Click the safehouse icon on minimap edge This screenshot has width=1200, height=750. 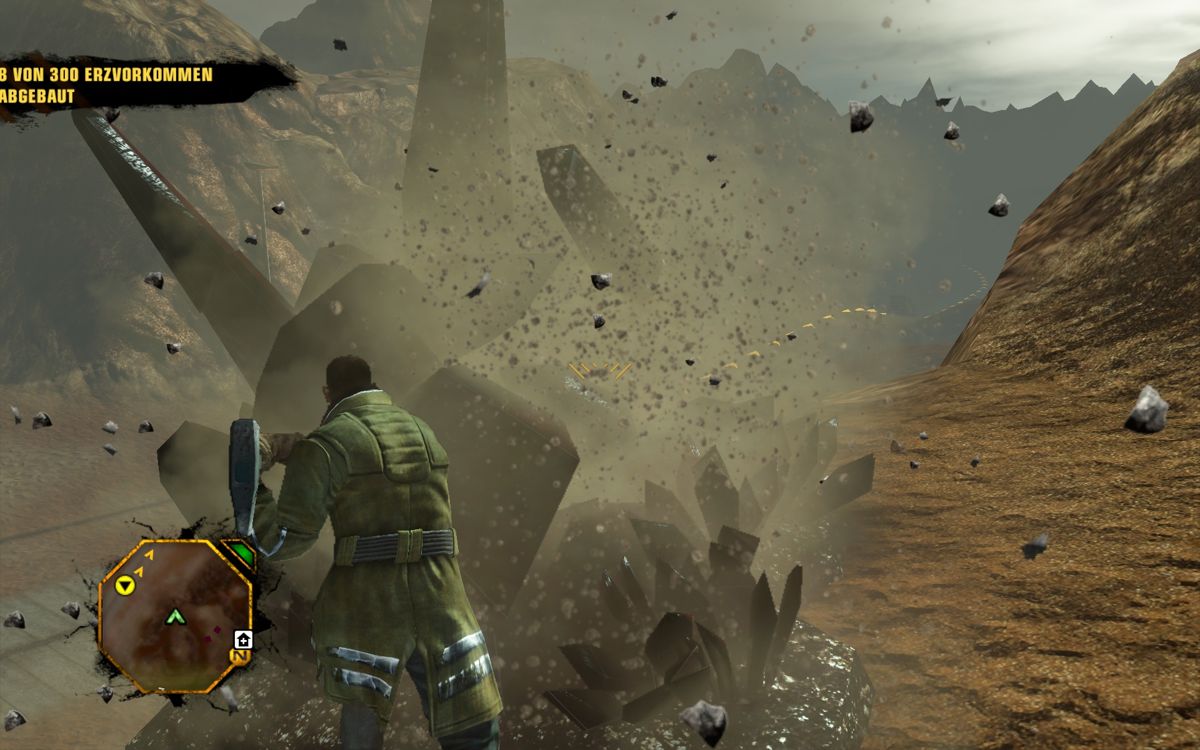(x=242, y=639)
